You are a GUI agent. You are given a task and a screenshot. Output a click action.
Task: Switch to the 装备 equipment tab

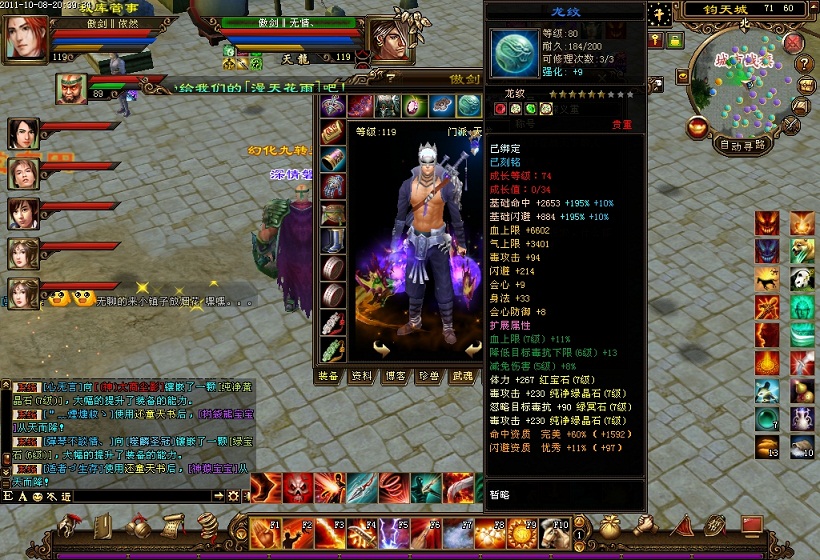pyautogui.click(x=328, y=376)
